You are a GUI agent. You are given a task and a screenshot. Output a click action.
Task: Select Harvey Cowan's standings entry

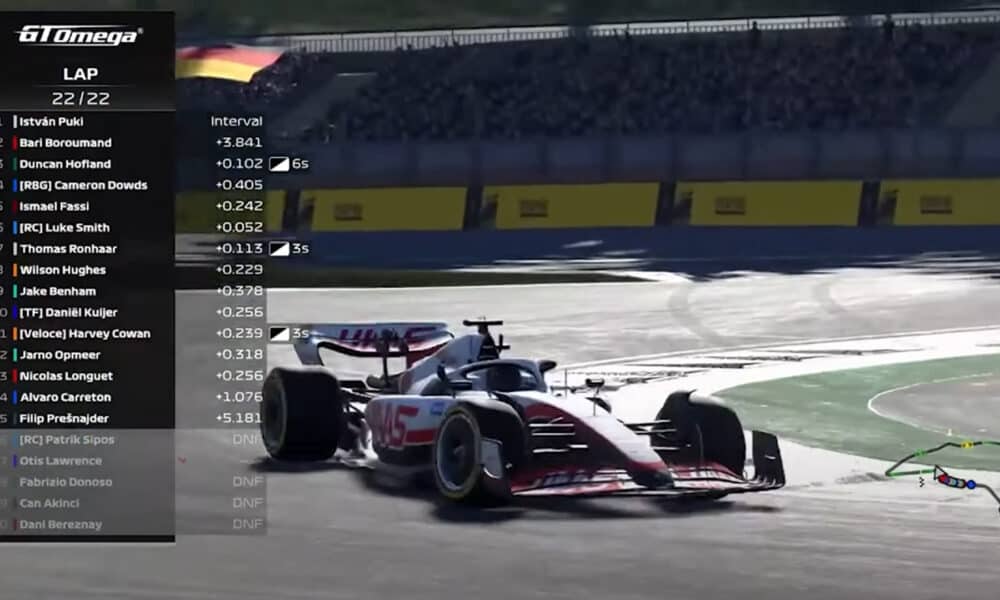(x=85, y=334)
